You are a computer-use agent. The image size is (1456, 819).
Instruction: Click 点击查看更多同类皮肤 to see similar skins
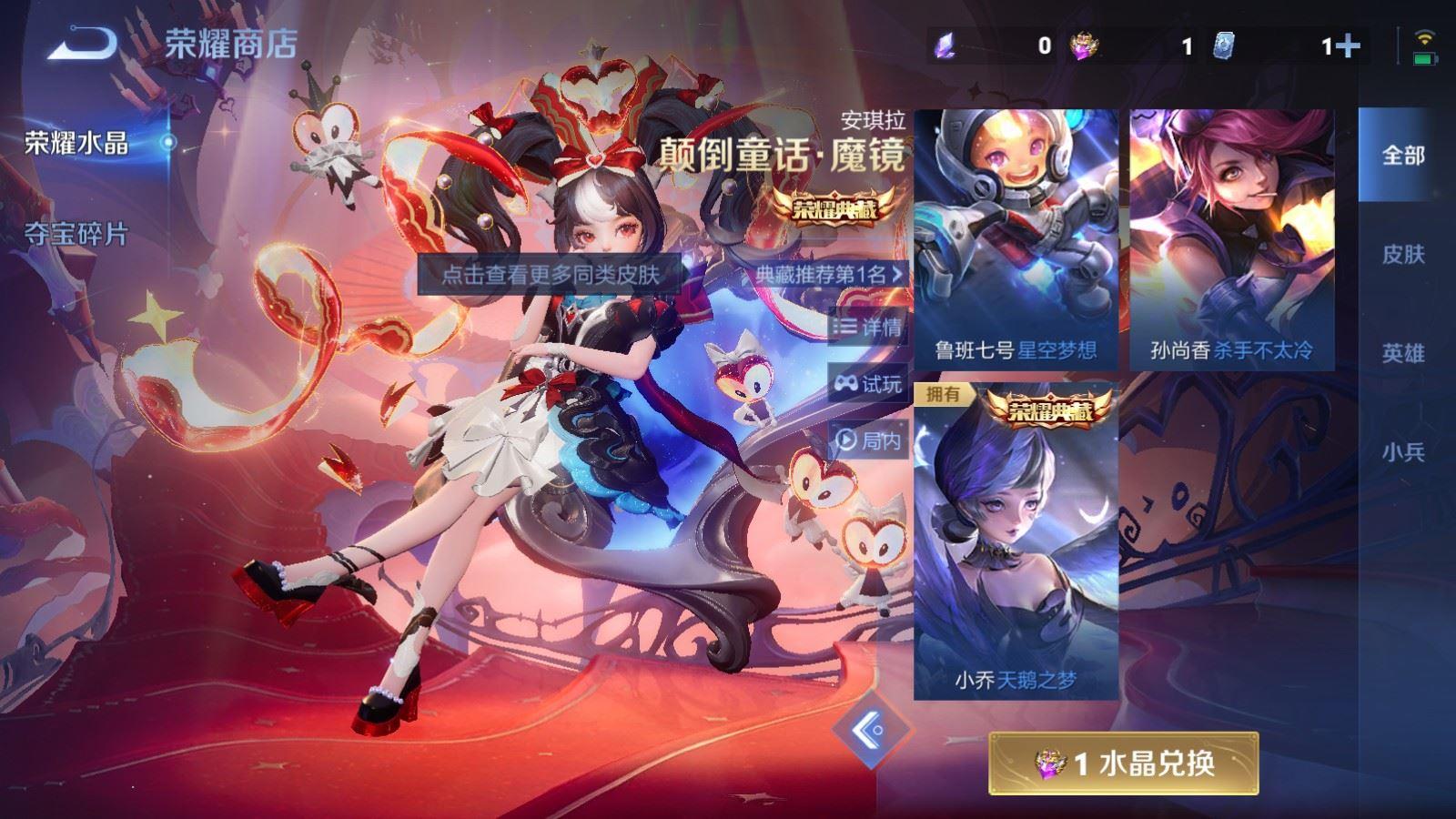(x=551, y=274)
